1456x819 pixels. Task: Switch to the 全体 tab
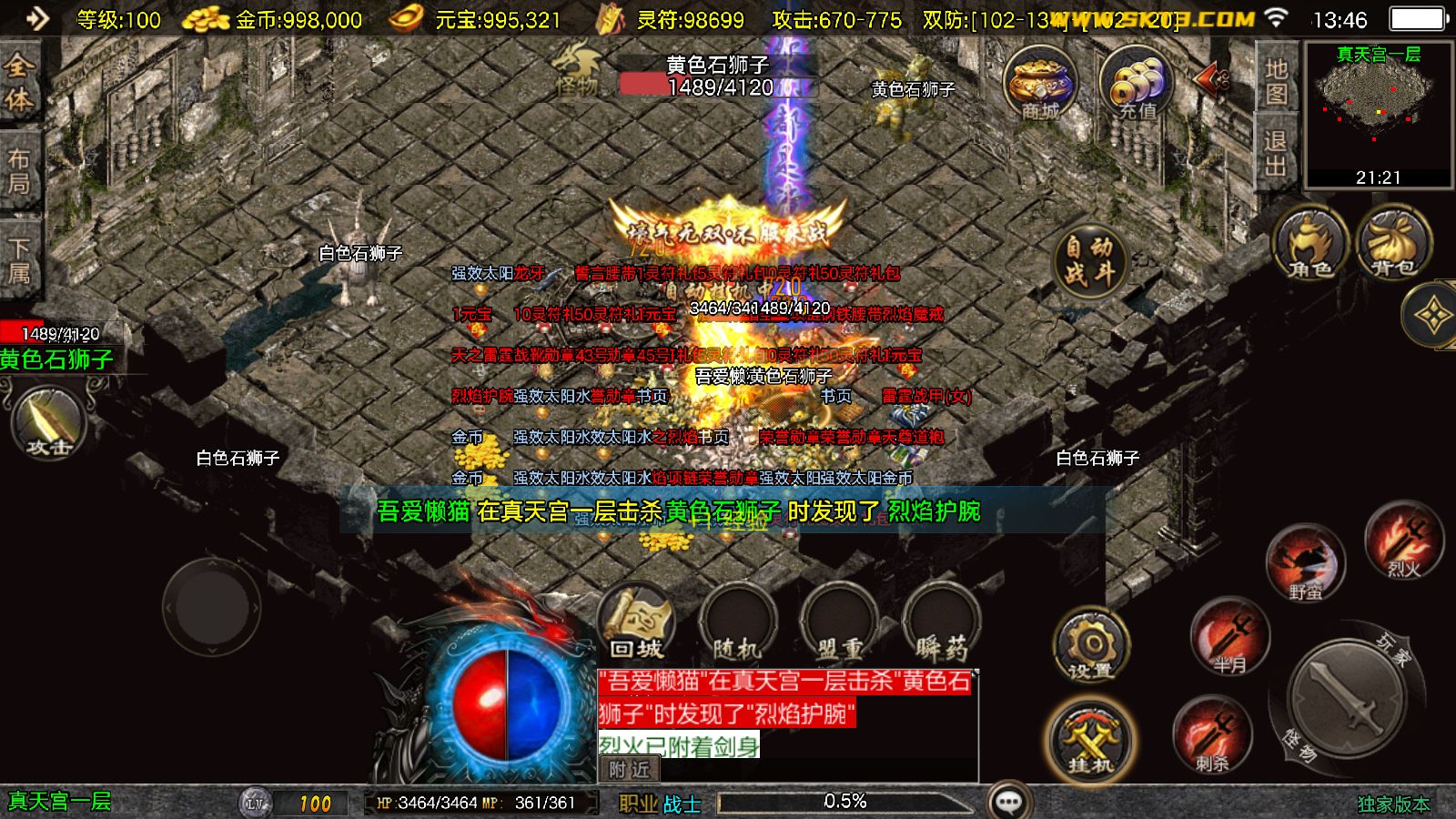tap(19, 82)
